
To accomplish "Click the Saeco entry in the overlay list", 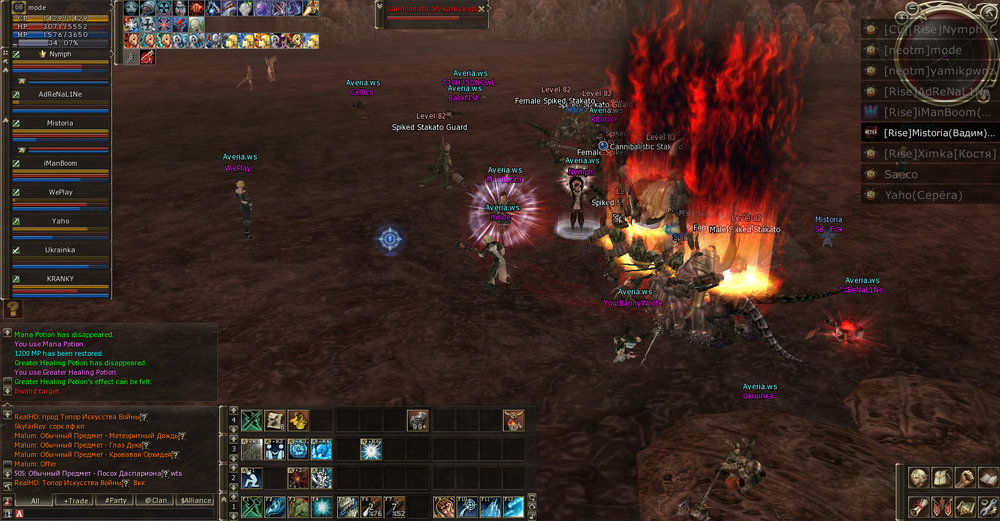I will coord(930,174).
